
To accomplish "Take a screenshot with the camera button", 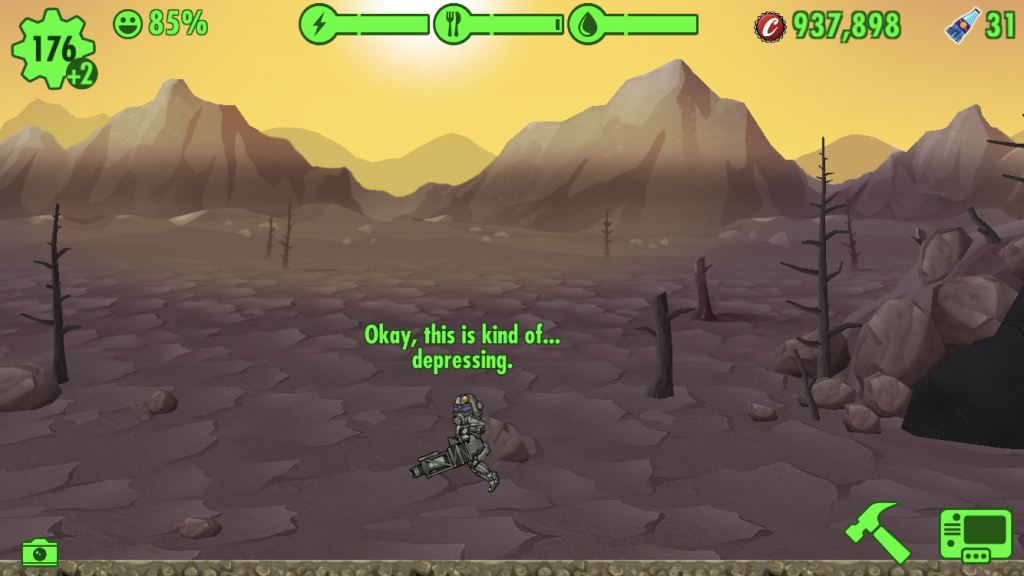I will [x=40, y=551].
